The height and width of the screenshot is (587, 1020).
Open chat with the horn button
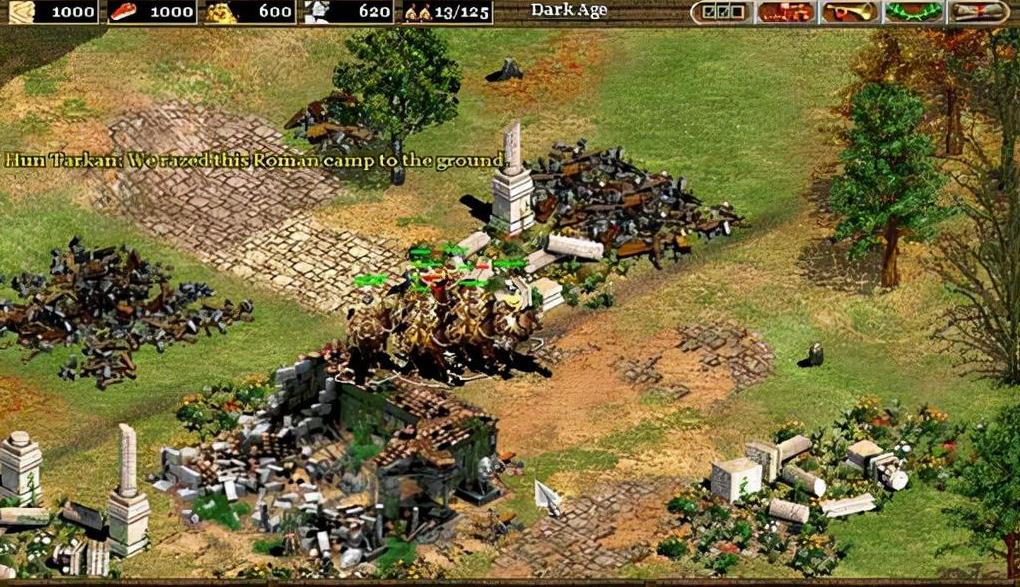pos(849,12)
